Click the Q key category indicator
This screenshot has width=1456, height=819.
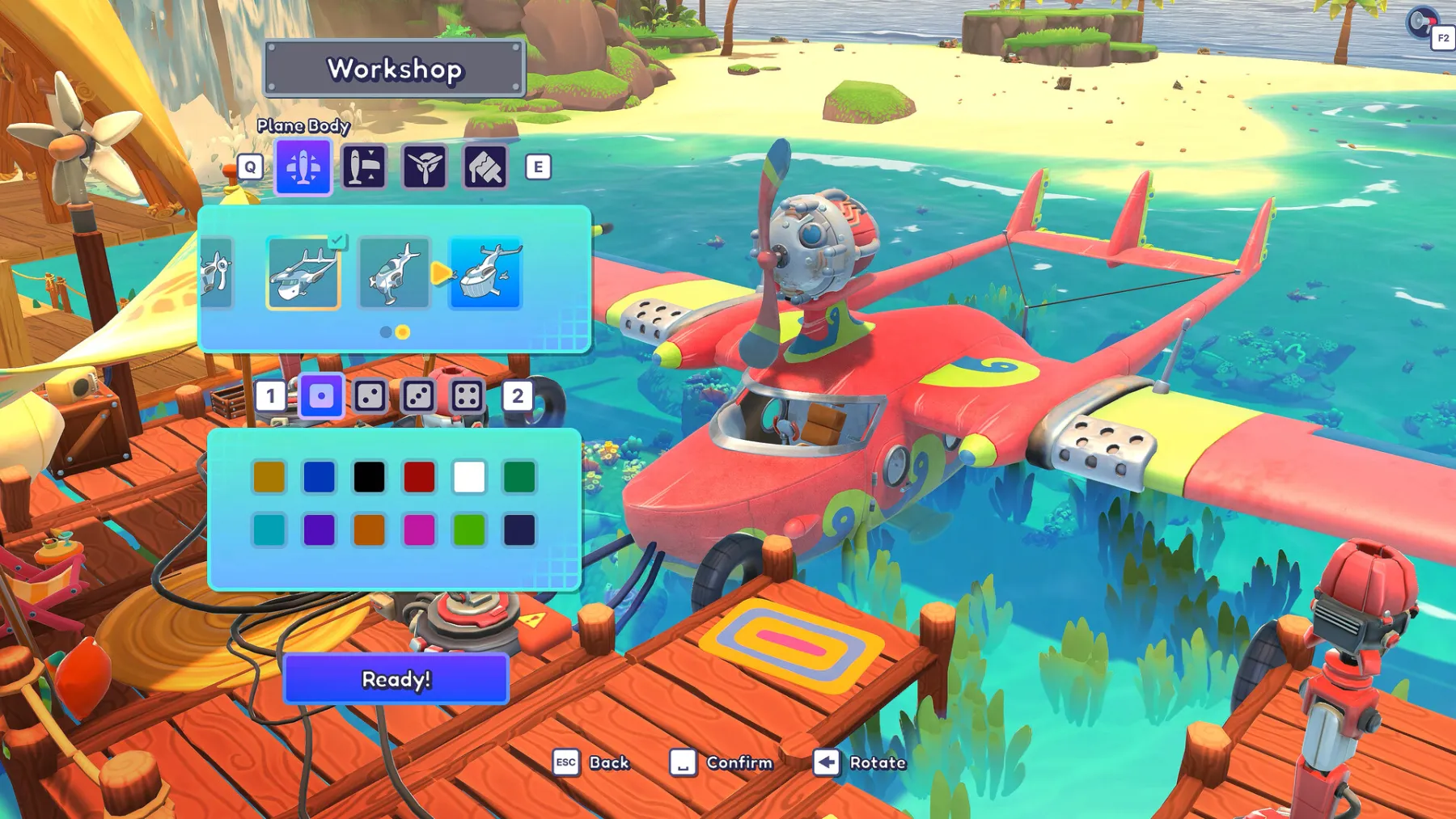coord(251,167)
